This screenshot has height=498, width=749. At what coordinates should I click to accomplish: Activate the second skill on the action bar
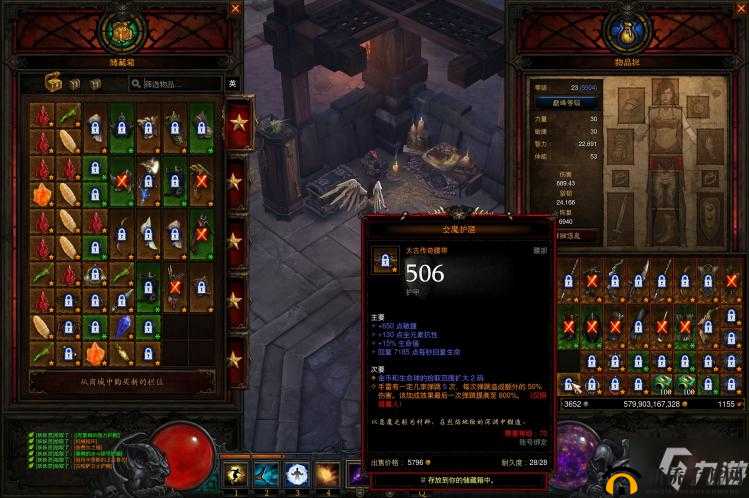pyautogui.click(x=267, y=473)
